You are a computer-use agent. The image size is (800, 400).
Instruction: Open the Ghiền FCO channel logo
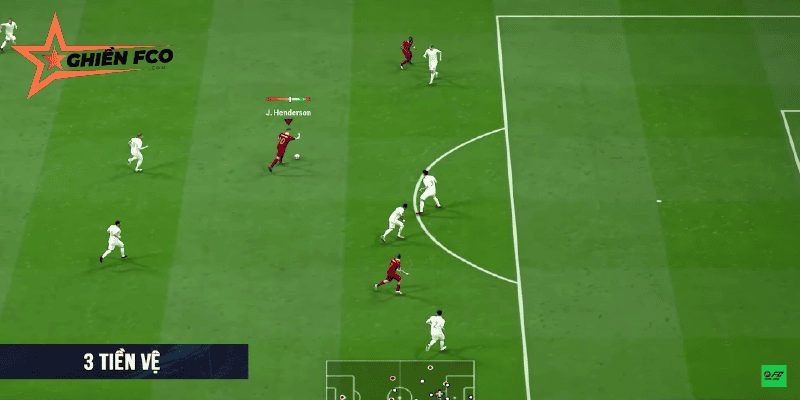tap(95, 58)
